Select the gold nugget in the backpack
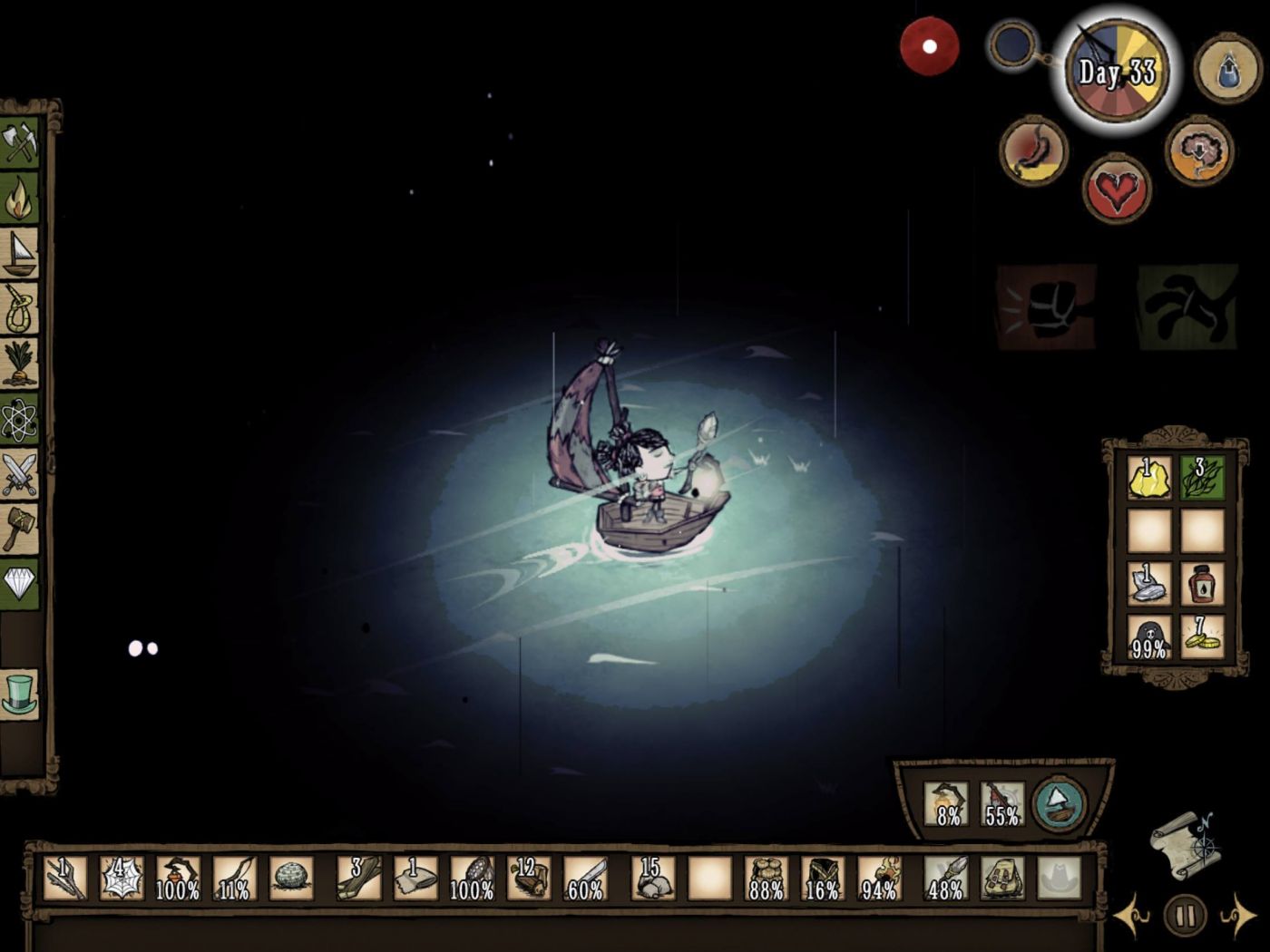 [1149, 477]
